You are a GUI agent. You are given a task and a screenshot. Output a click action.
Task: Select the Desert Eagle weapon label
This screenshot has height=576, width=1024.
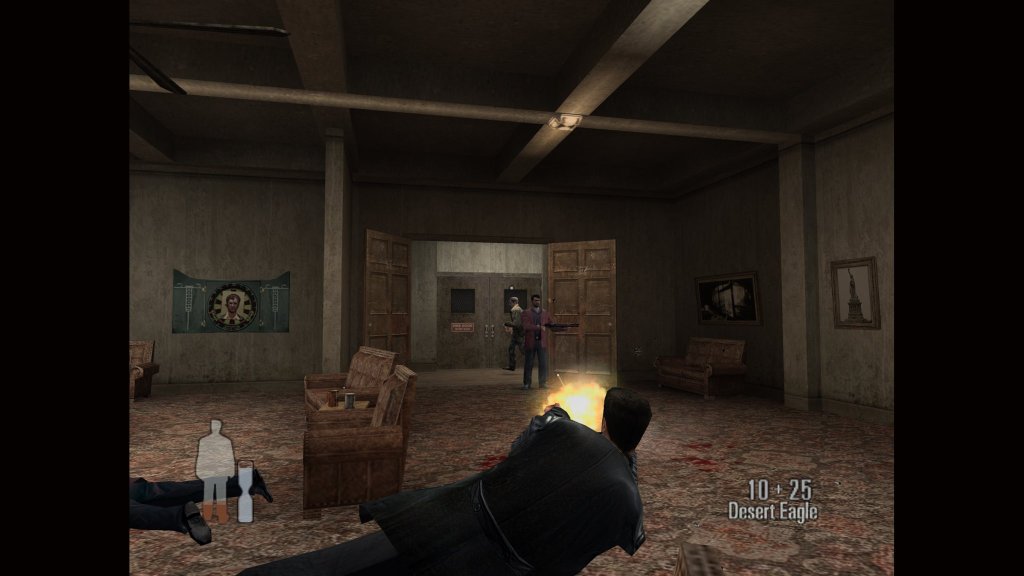tap(772, 512)
